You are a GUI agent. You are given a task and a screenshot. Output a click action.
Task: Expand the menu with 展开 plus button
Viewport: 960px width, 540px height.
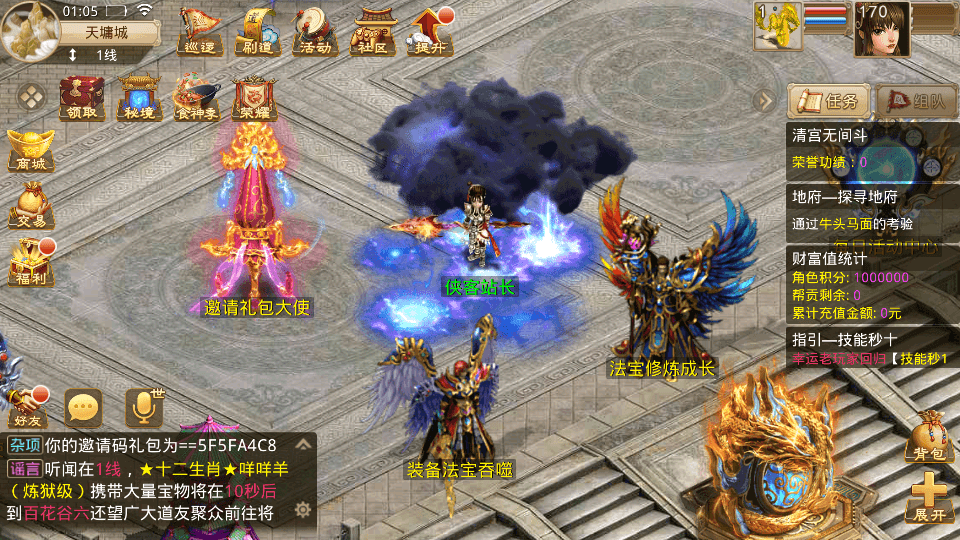929,497
